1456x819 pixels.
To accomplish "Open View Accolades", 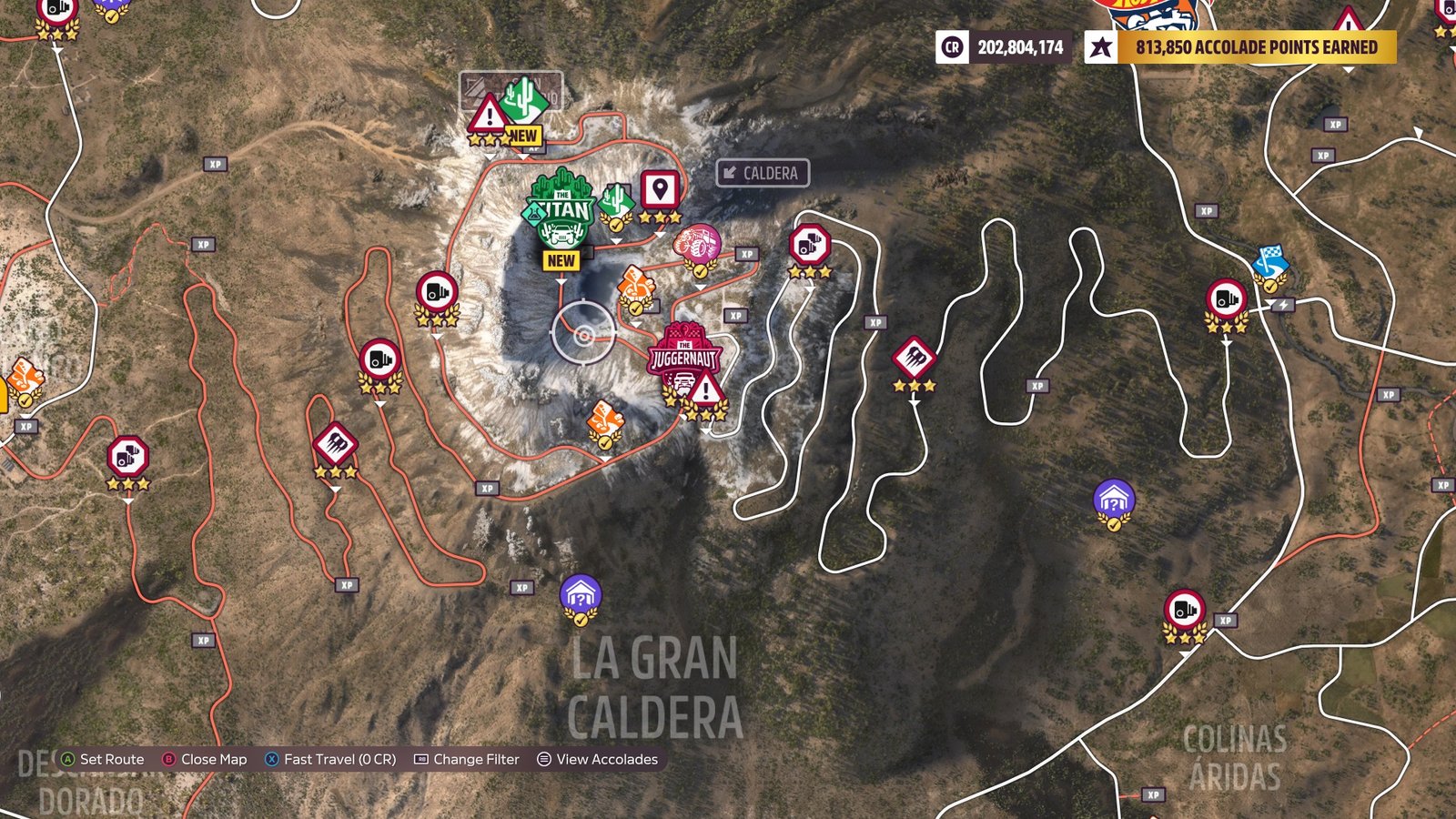I will (597, 759).
